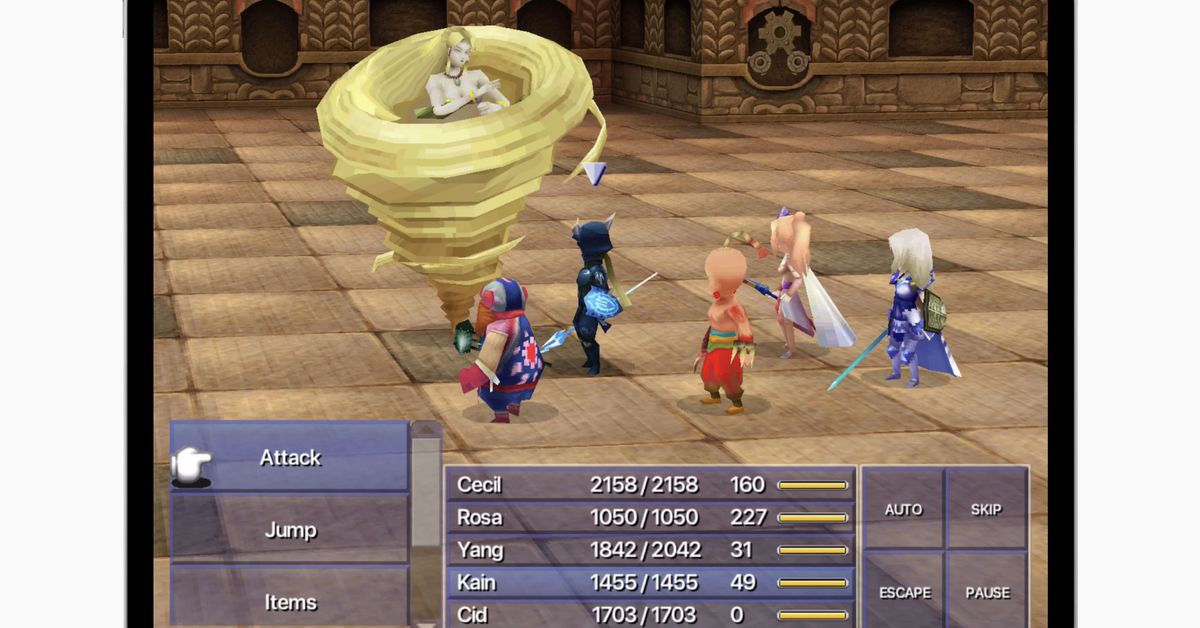Select Rosa's party status row
The image size is (1200, 628).
pyautogui.click(x=650, y=517)
